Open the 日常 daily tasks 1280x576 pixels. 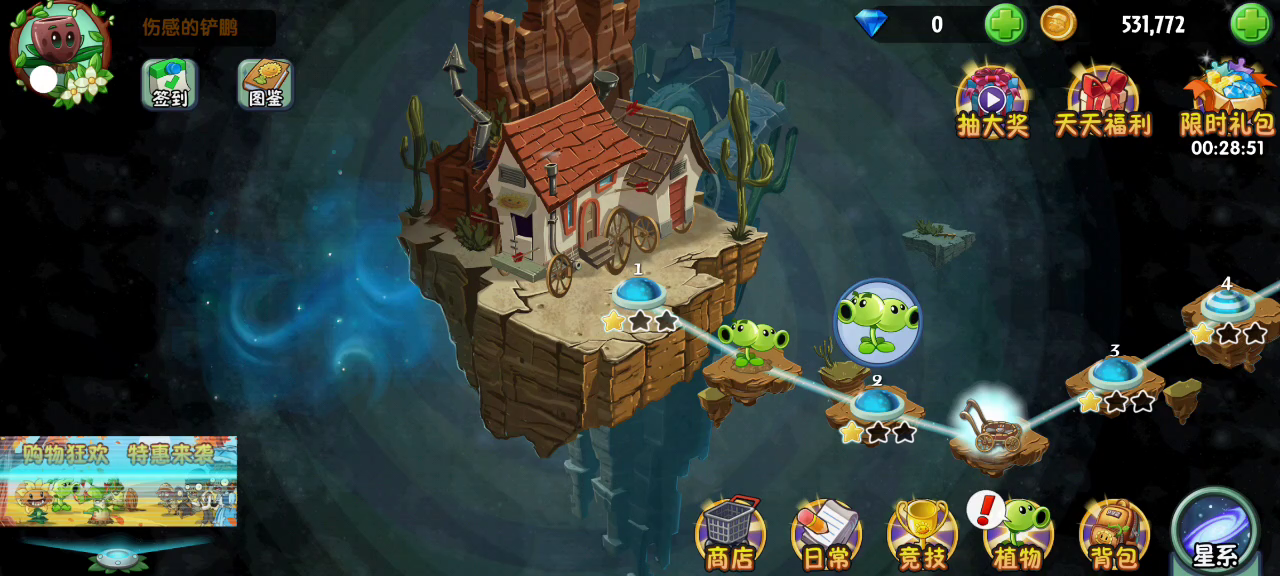click(826, 533)
